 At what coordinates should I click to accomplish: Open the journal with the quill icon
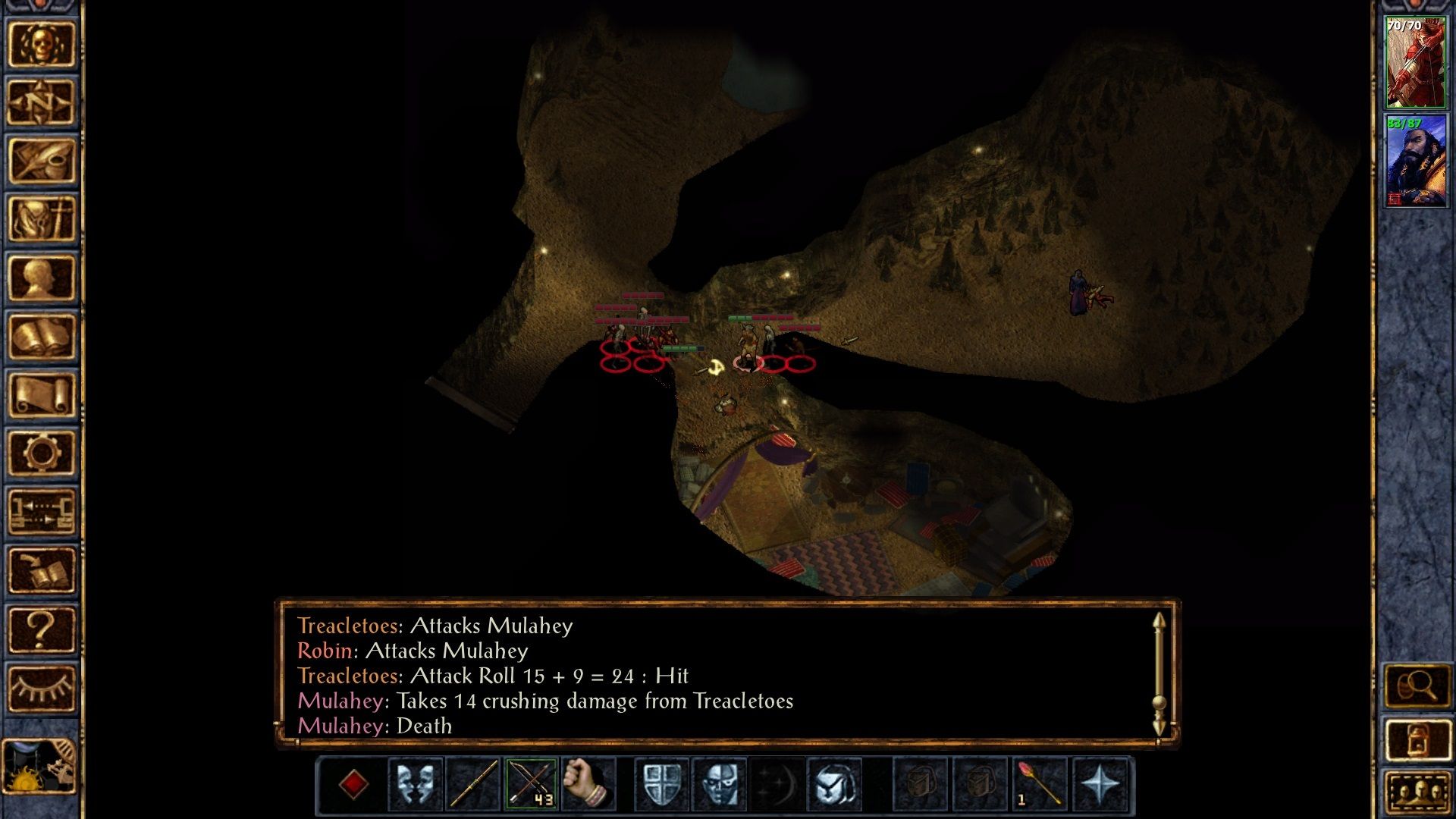[x=42, y=161]
